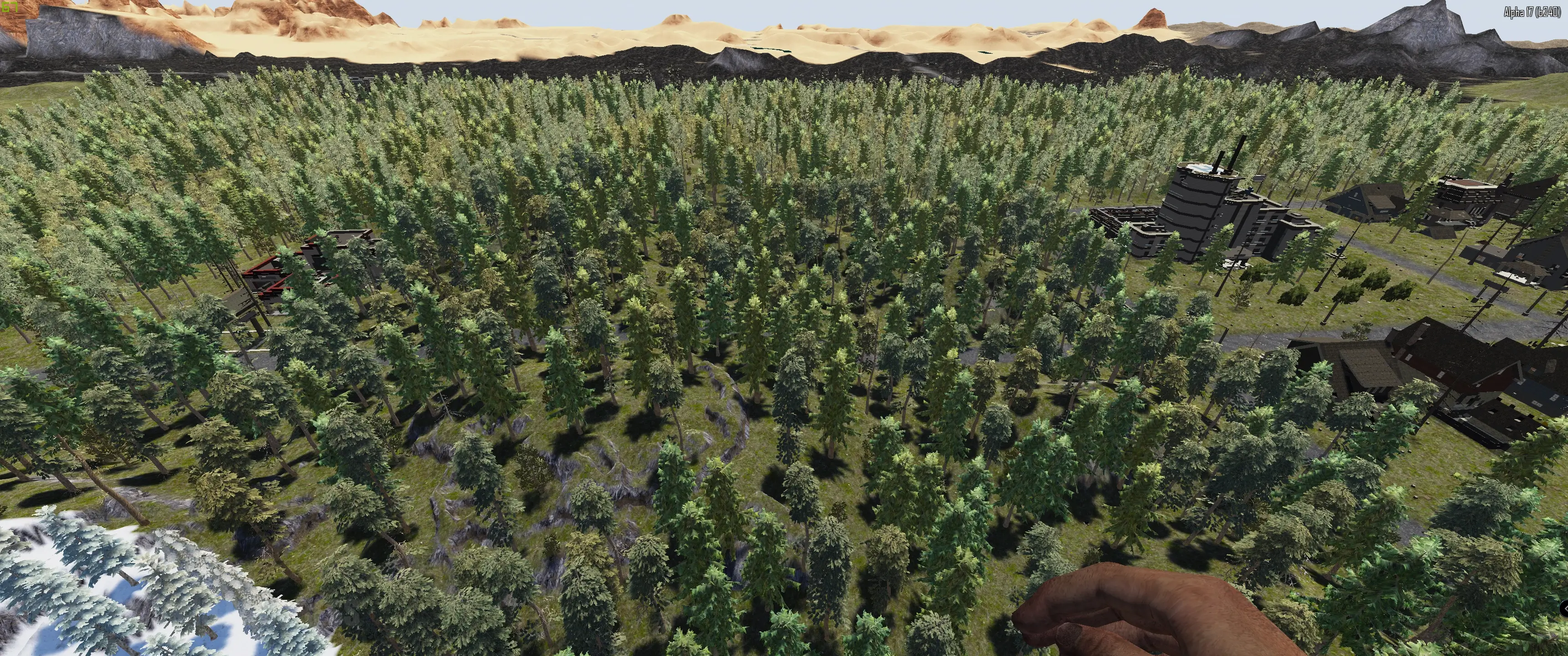Open the arrow overlay tab at screen edge
The height and width of the screenshot is (656, 1568).
click(x=1564, y=608)
